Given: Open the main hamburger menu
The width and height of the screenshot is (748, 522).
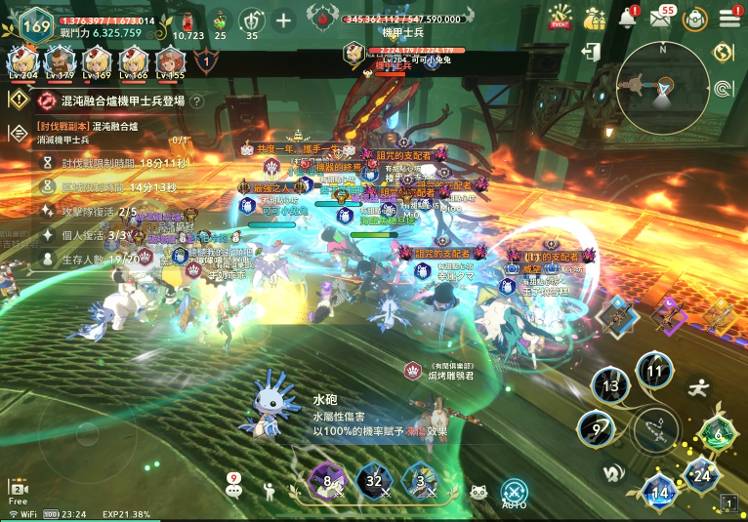Looking at the screenshot, I should [728, 17].
